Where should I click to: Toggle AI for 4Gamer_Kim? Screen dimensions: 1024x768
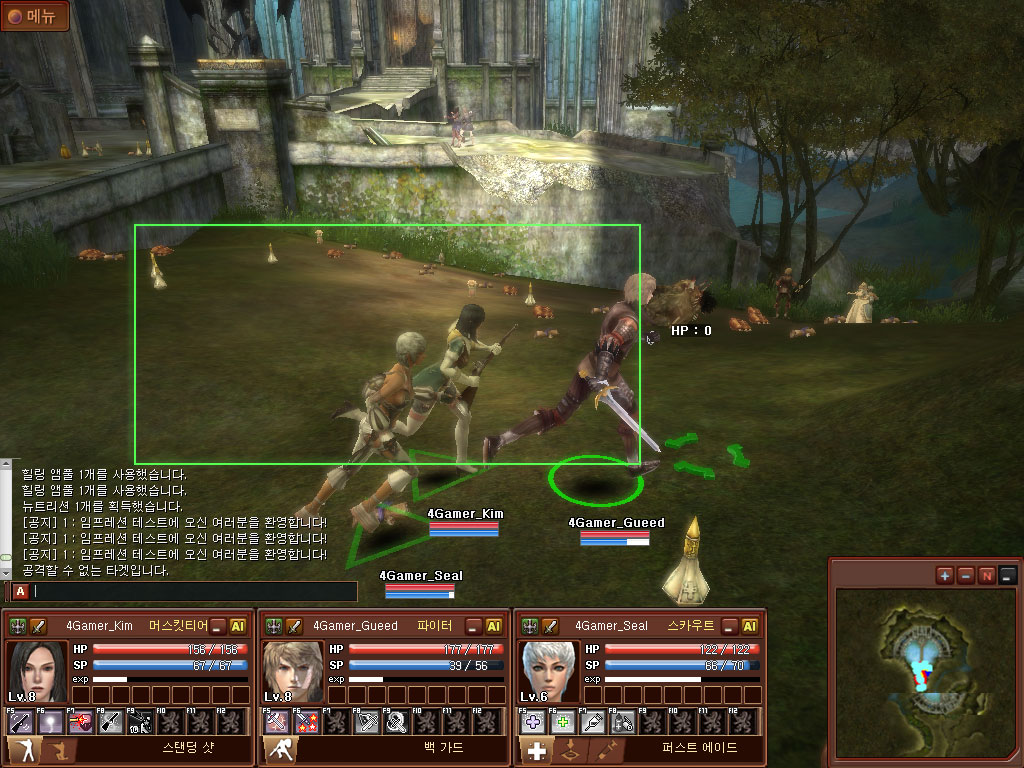[238, 626]
